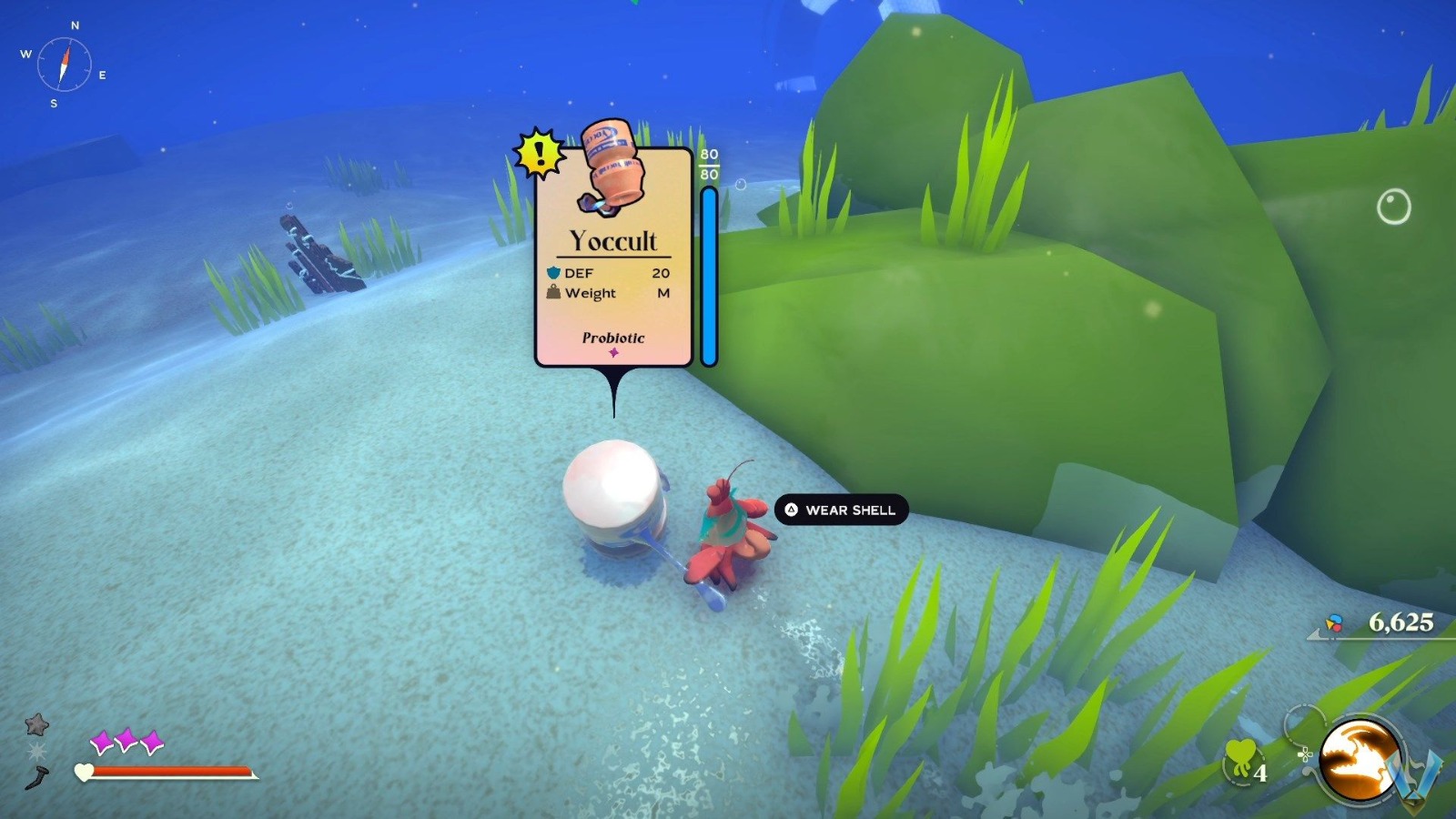Click the compass in the top-left corner
This screenshot has width=1456, height=819.
pyautogui.click(x=64, y=62)
